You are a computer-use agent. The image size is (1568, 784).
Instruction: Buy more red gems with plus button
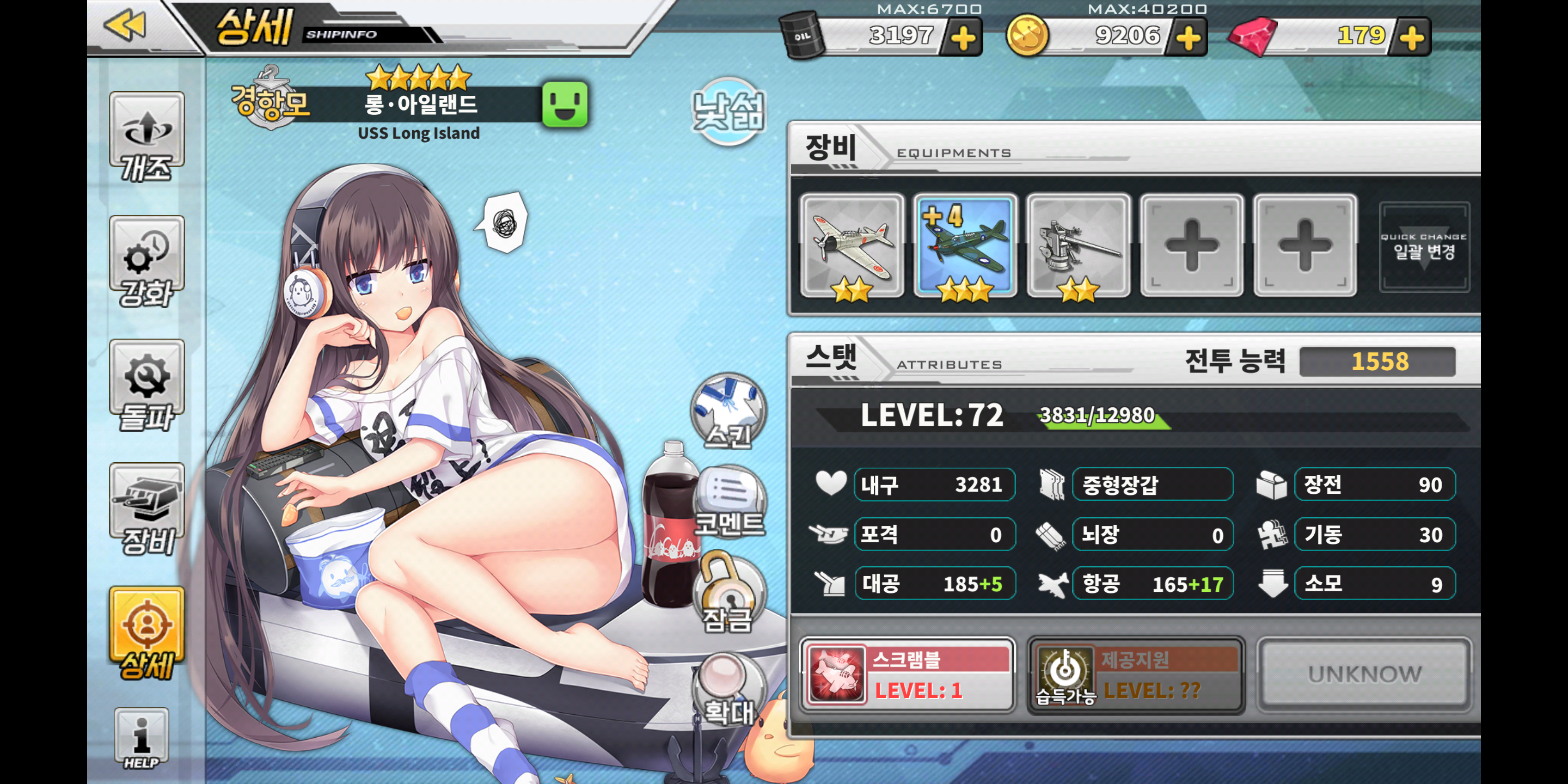coord(1412,38)
